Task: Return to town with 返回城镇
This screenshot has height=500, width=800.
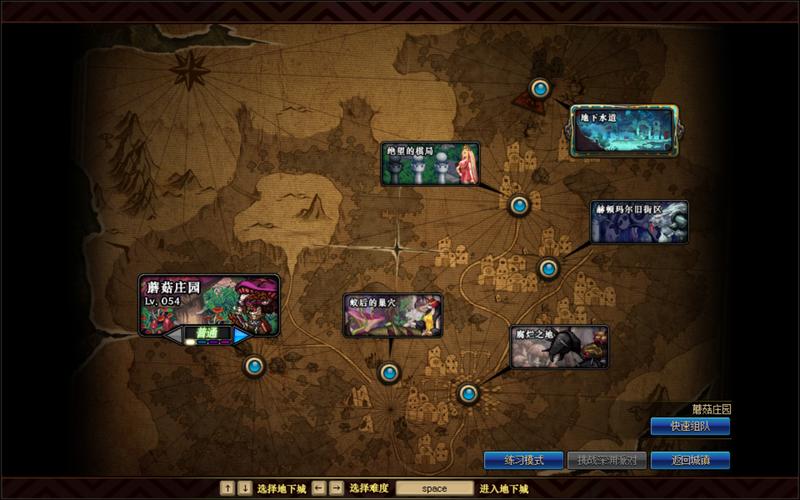Action: pyautogui.click(x=690, y=460)
